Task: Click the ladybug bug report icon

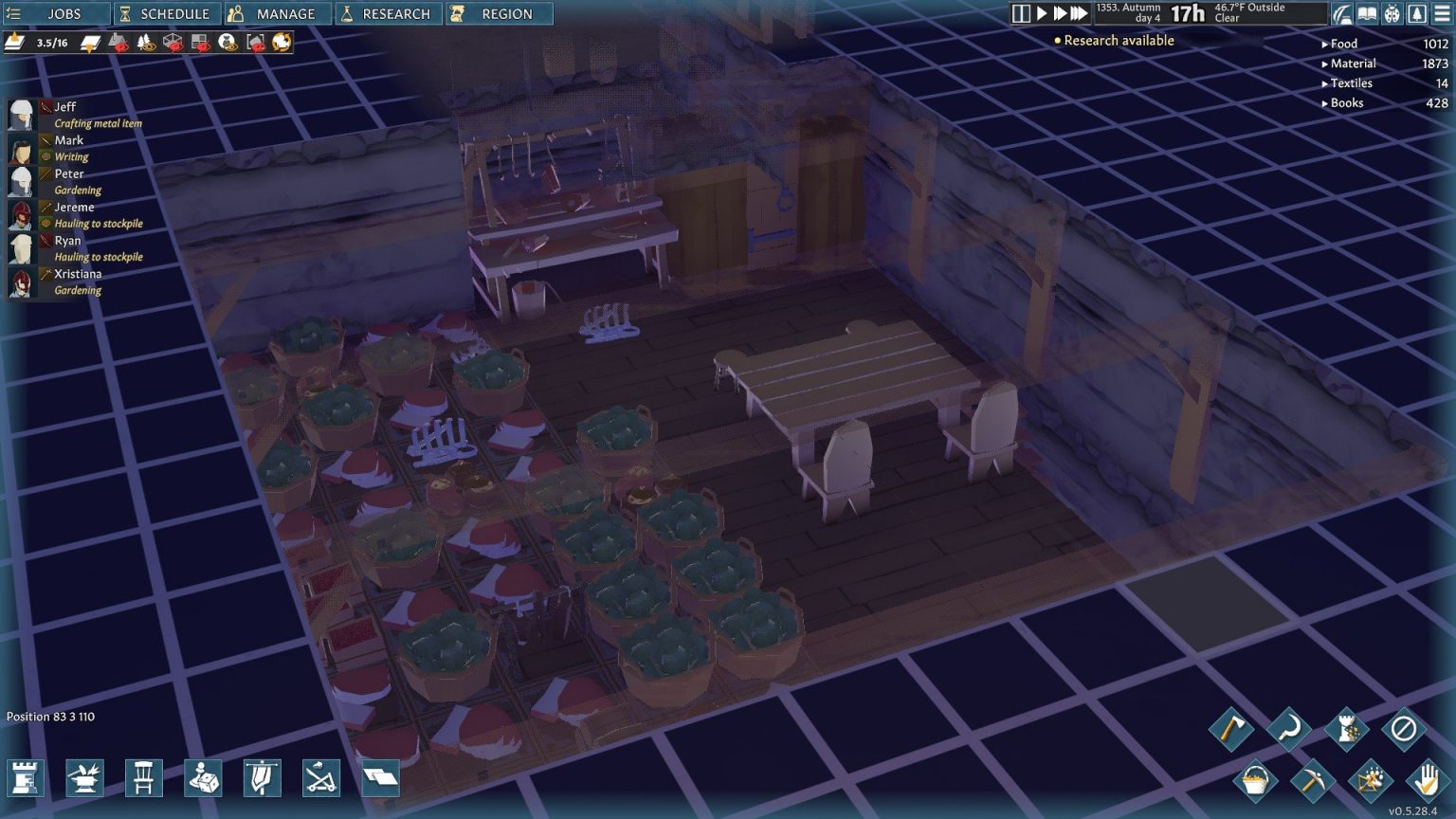Action: [x=1392, y=13]
